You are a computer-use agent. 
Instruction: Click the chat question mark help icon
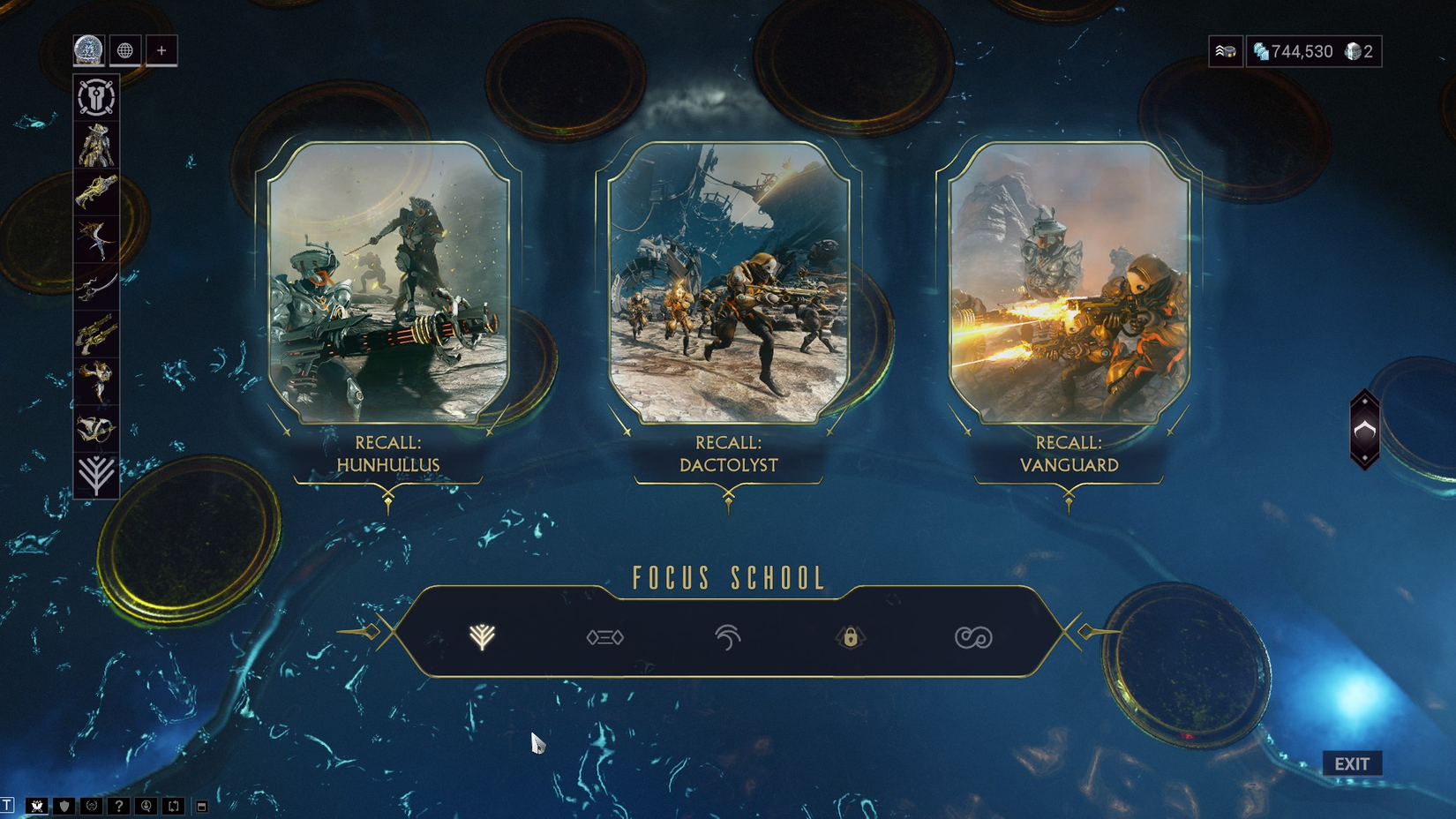click(118, 806)
